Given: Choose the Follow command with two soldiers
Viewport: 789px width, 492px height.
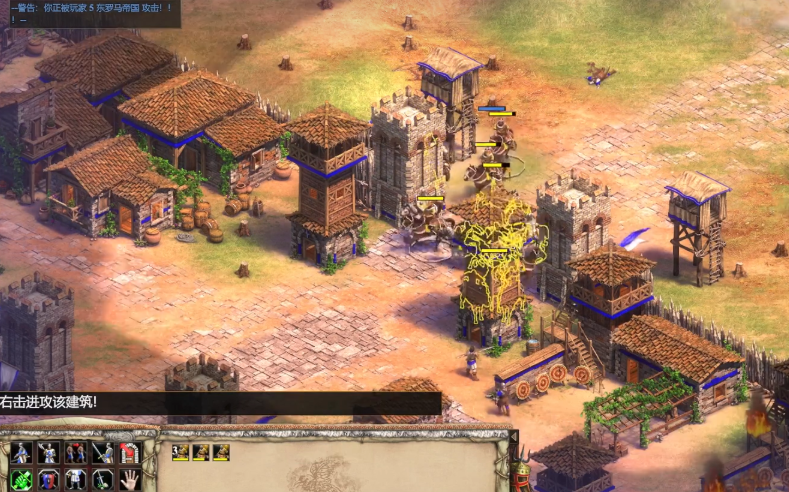Looking at the screenshot, I should pos(76,452).
